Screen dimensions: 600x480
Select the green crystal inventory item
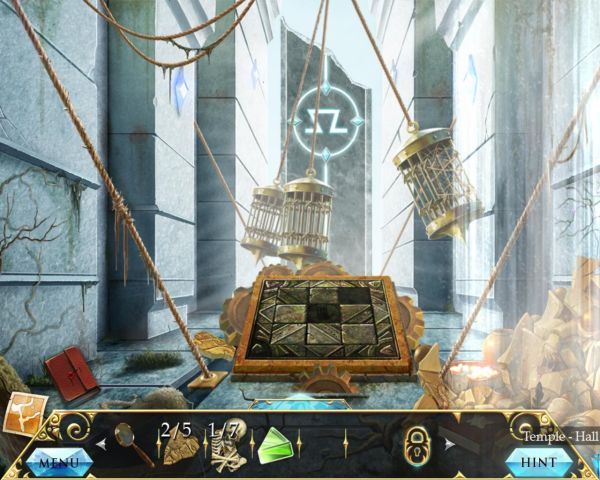pos(275,444)
